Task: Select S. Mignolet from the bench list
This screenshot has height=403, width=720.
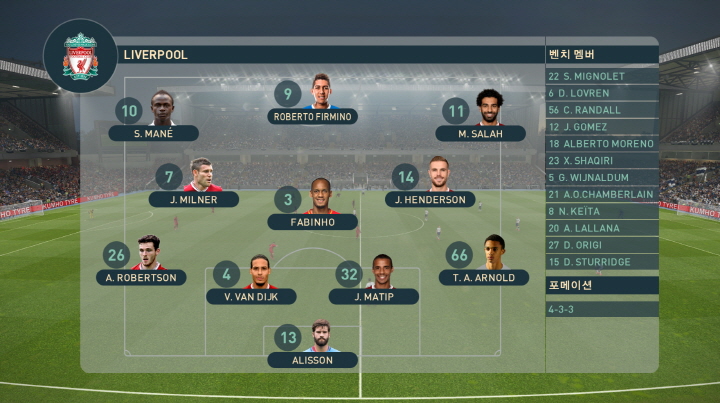Action: coord(601,76)
